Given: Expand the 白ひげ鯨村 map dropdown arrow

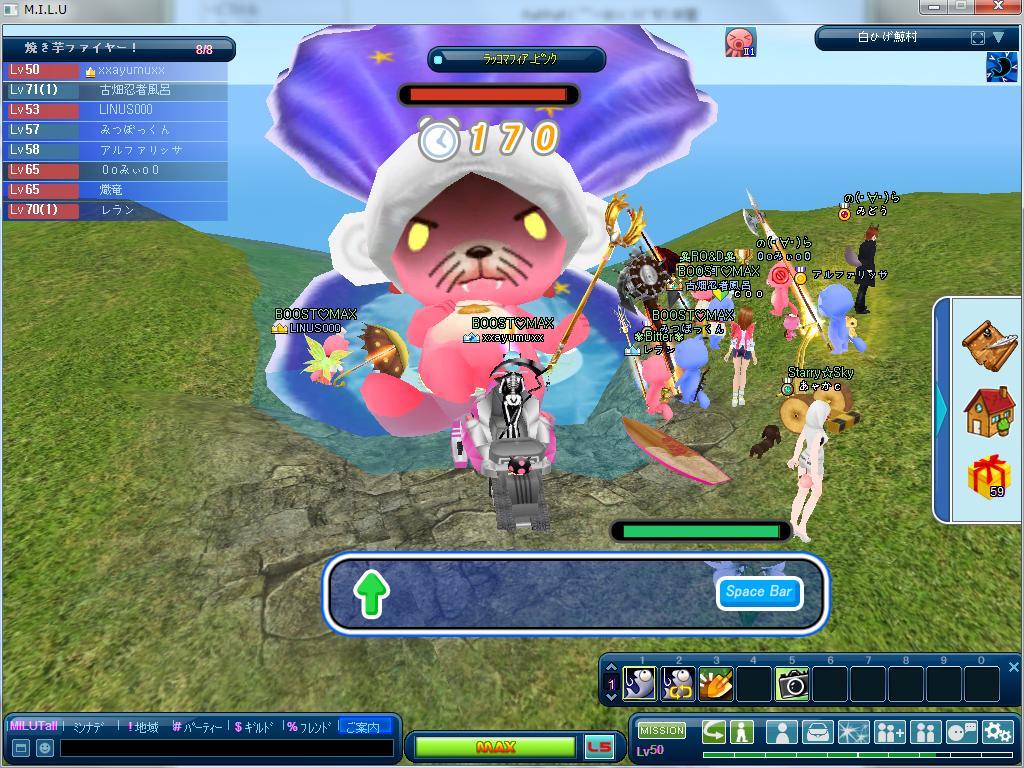Looking at the screenshot, I should pos(998,38).
